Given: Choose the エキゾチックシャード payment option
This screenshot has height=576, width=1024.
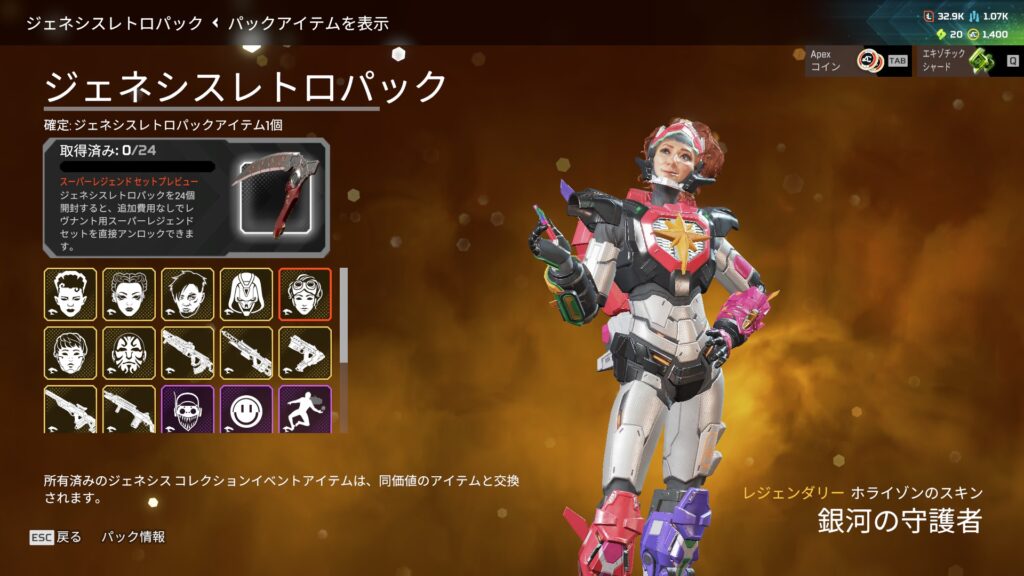Looking at the screenshot, I should [x=967, y=61].
